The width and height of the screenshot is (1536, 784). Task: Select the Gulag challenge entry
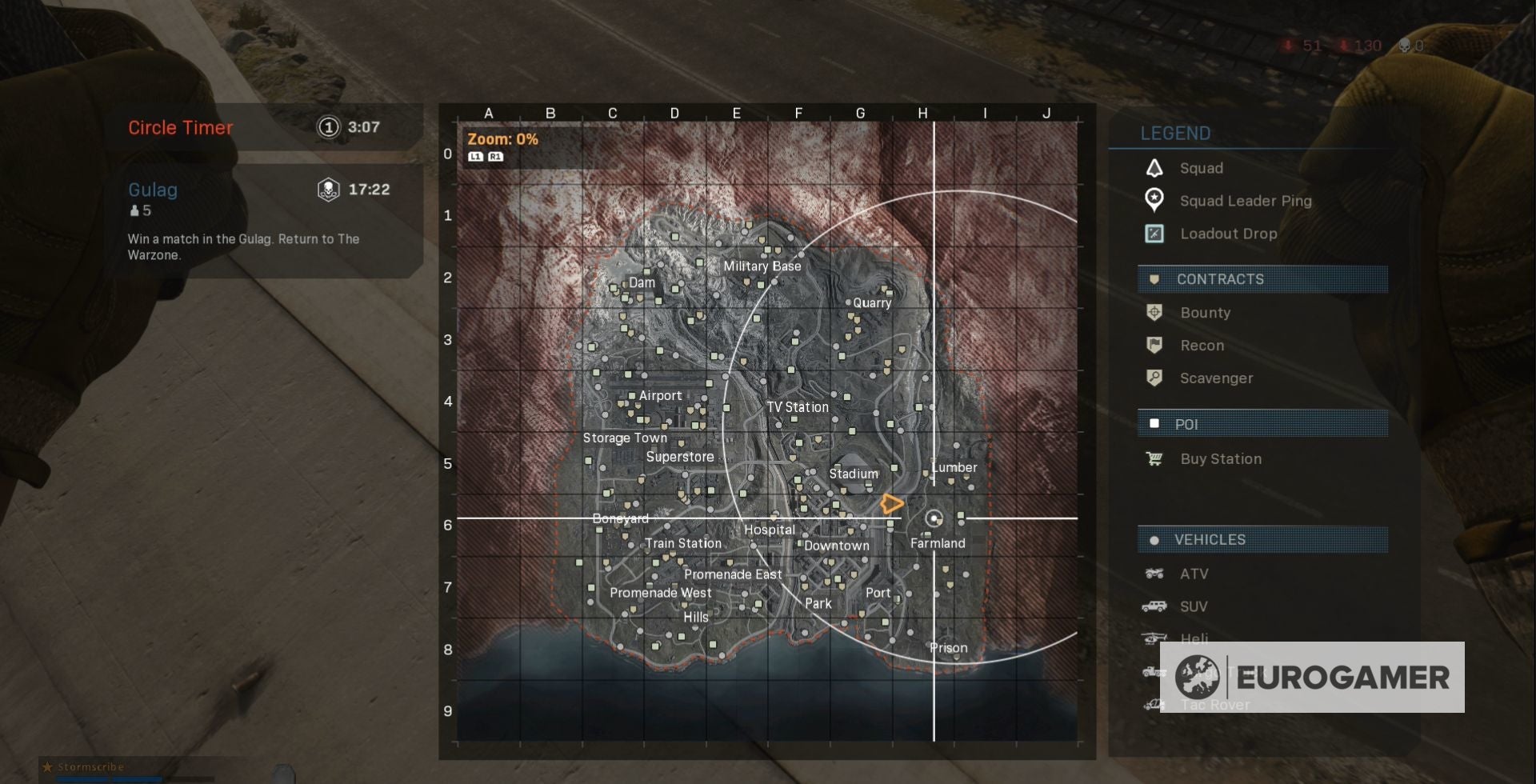[152, 190]
